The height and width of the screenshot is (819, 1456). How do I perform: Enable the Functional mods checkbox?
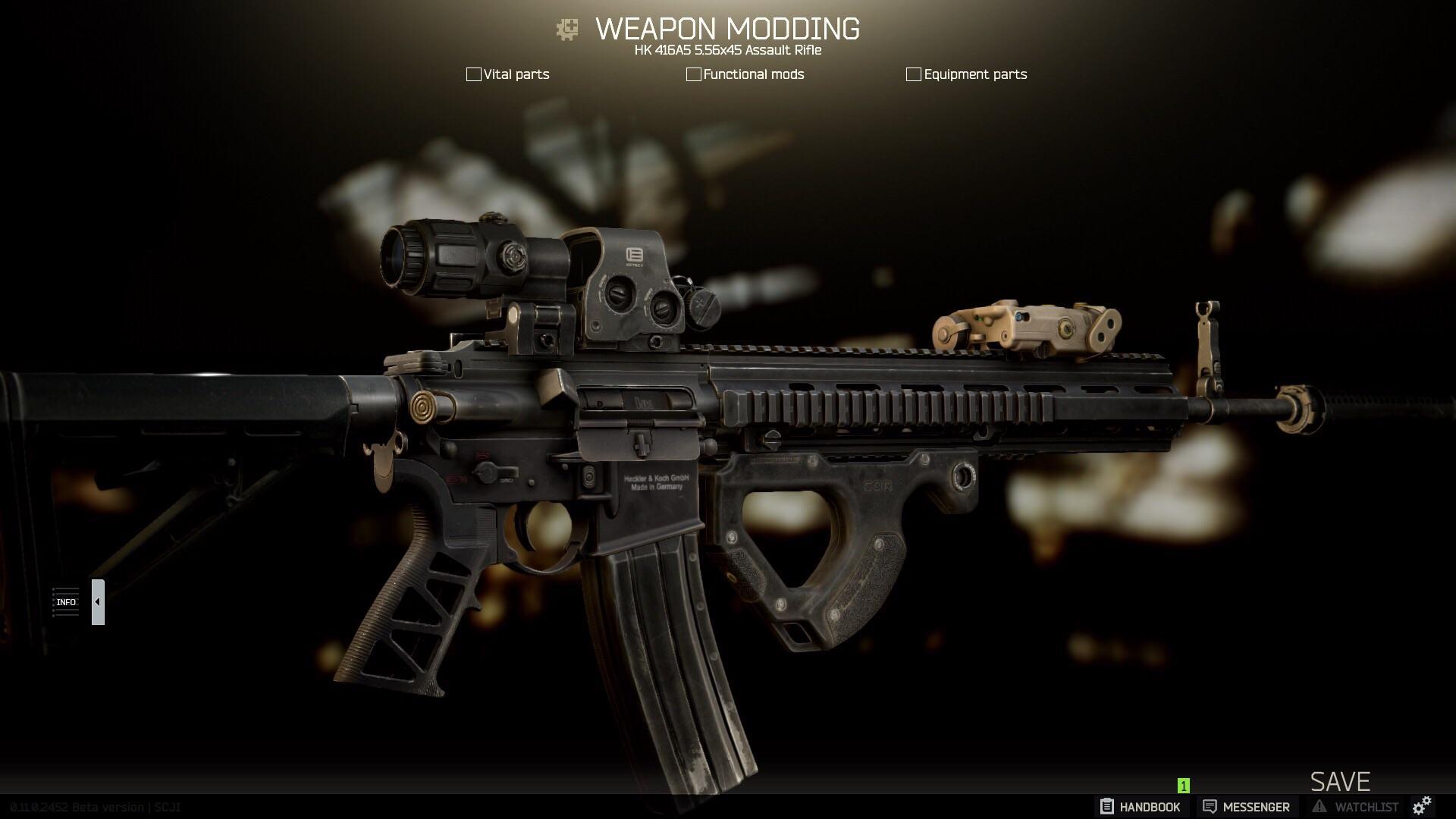point(693,74)
